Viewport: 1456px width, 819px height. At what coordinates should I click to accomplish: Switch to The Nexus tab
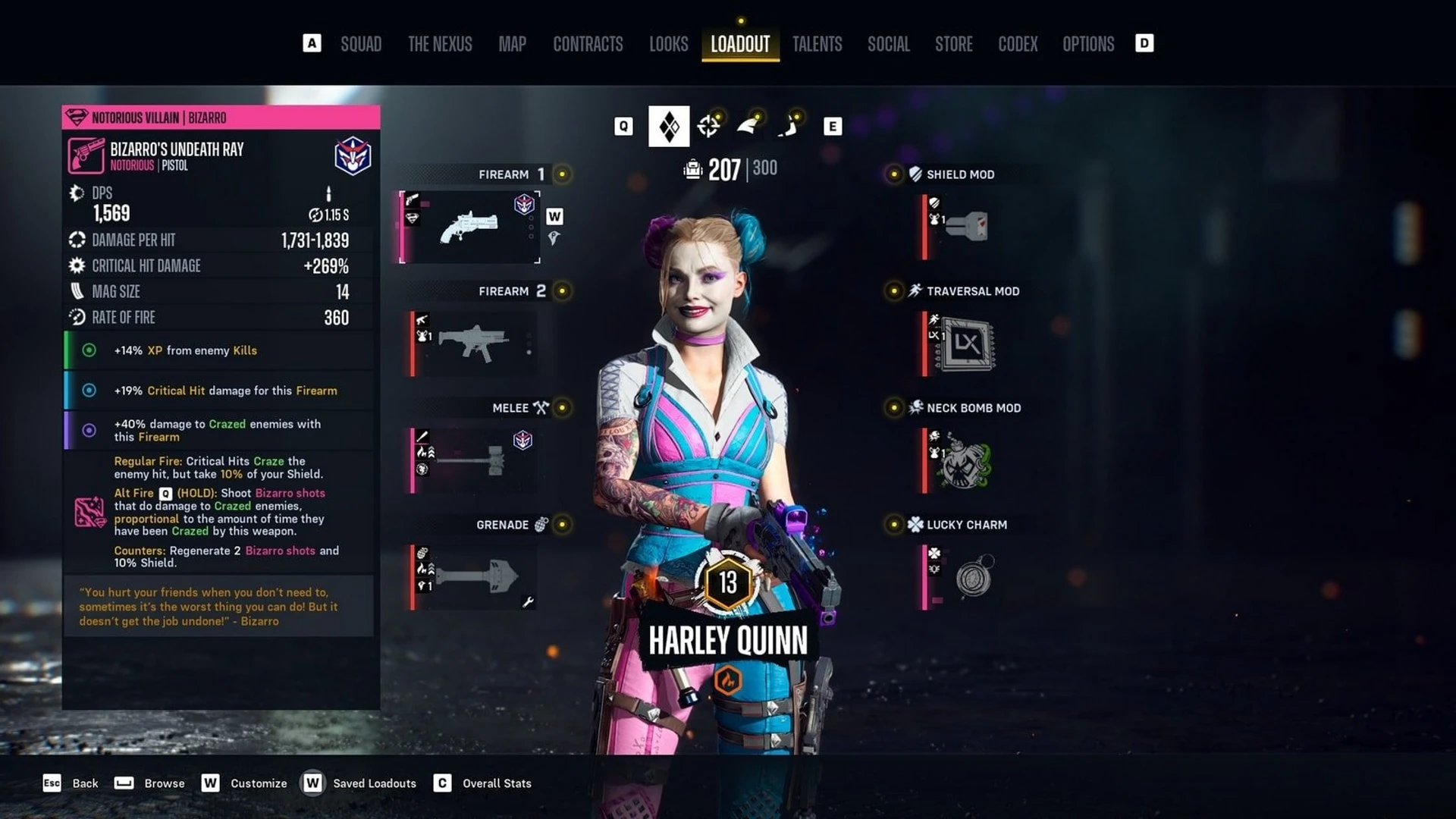(440, 44)
